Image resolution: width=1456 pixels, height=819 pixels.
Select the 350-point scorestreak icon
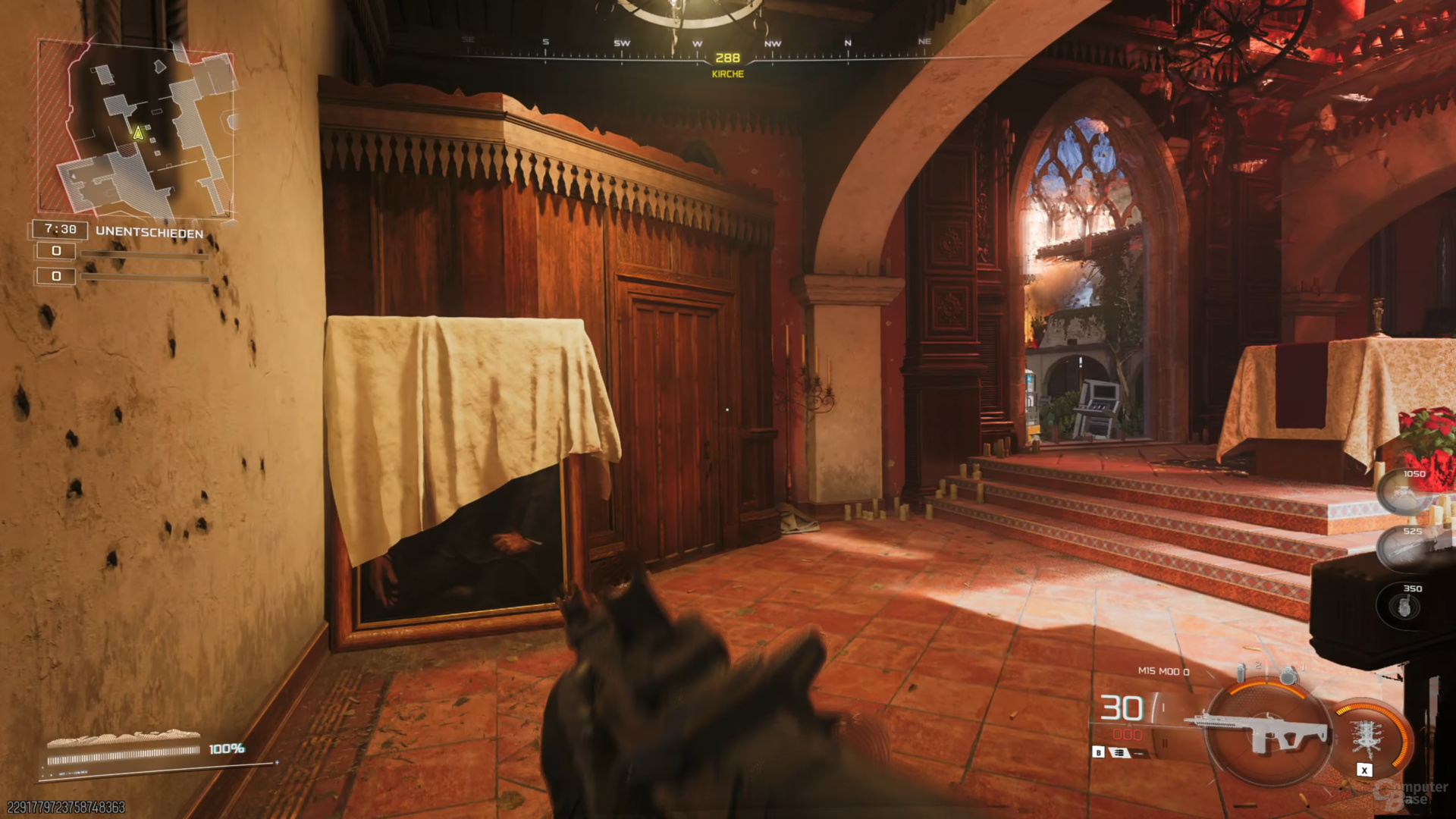pos(1404,605)
